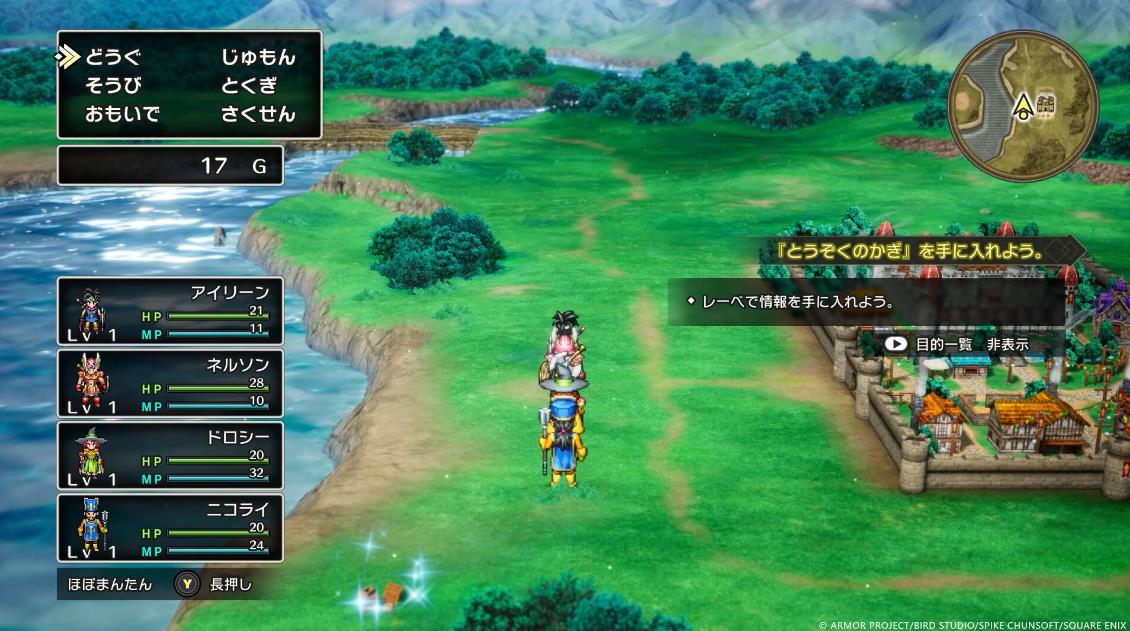Select じゅもん spells menu entry
This screenshot has width=1130, height=631.
258,57
